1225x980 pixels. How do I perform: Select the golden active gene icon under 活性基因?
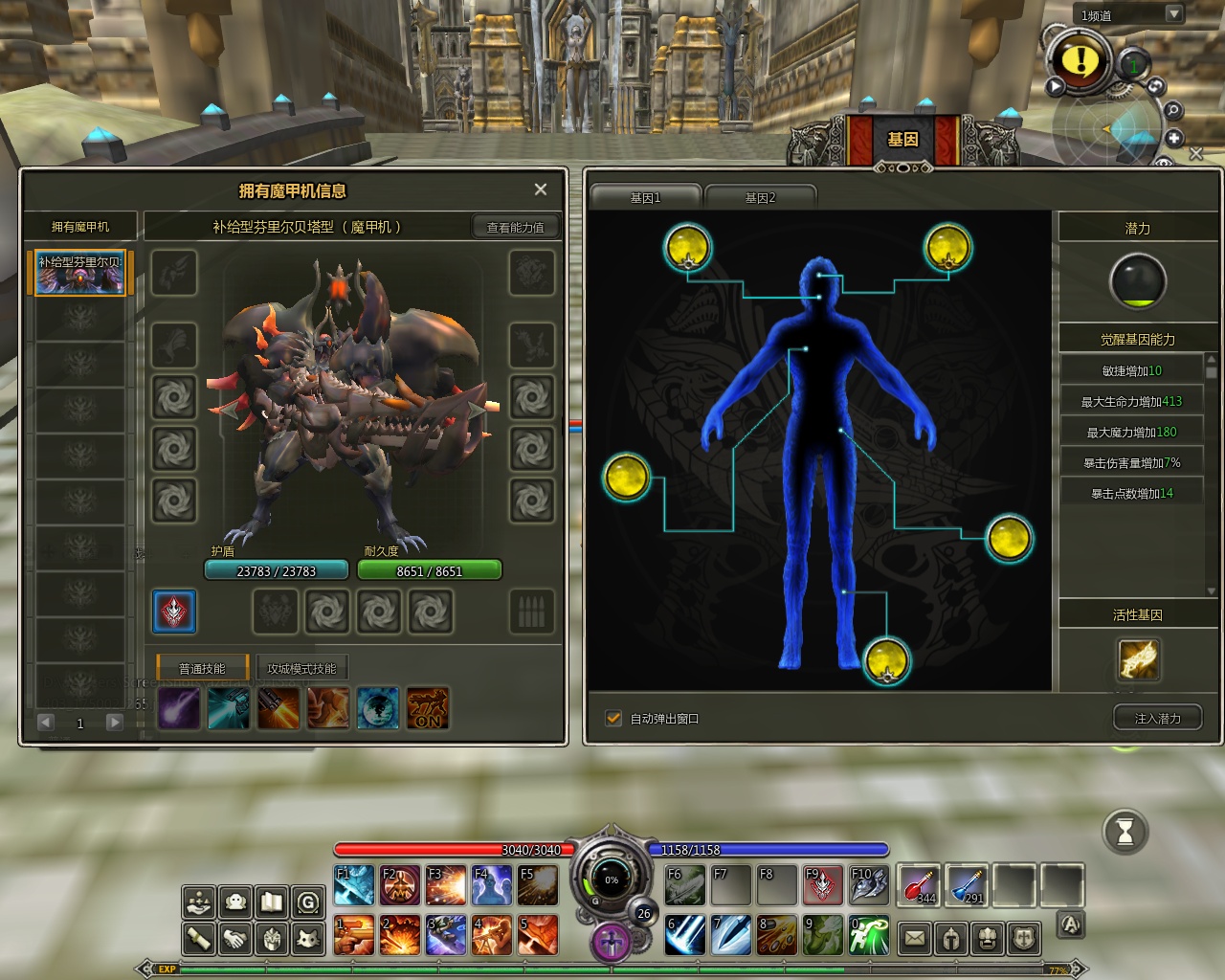click(x=1138, y=659)
